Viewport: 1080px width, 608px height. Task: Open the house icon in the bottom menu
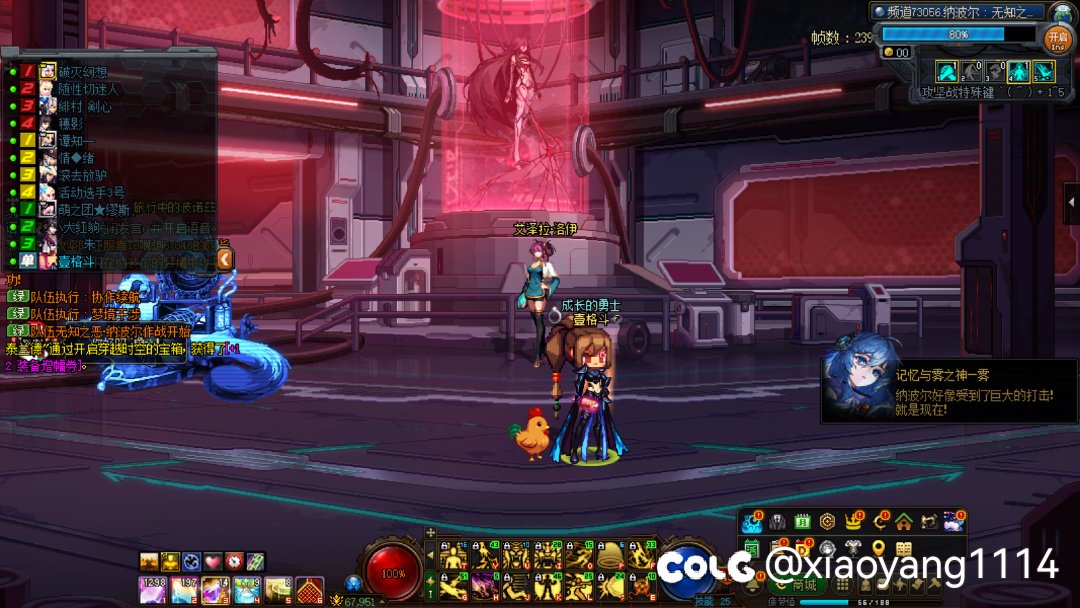tap(904, 521)
